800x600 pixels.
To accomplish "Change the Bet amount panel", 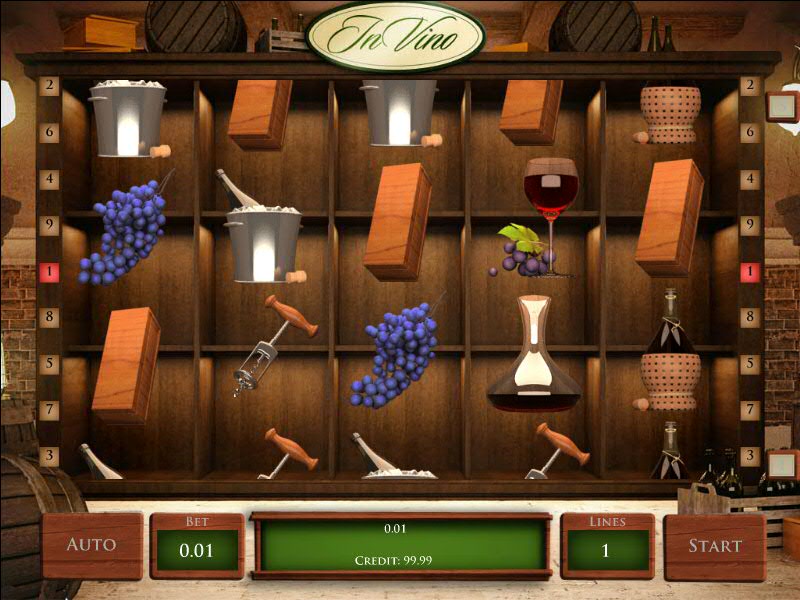I will 196,546.
